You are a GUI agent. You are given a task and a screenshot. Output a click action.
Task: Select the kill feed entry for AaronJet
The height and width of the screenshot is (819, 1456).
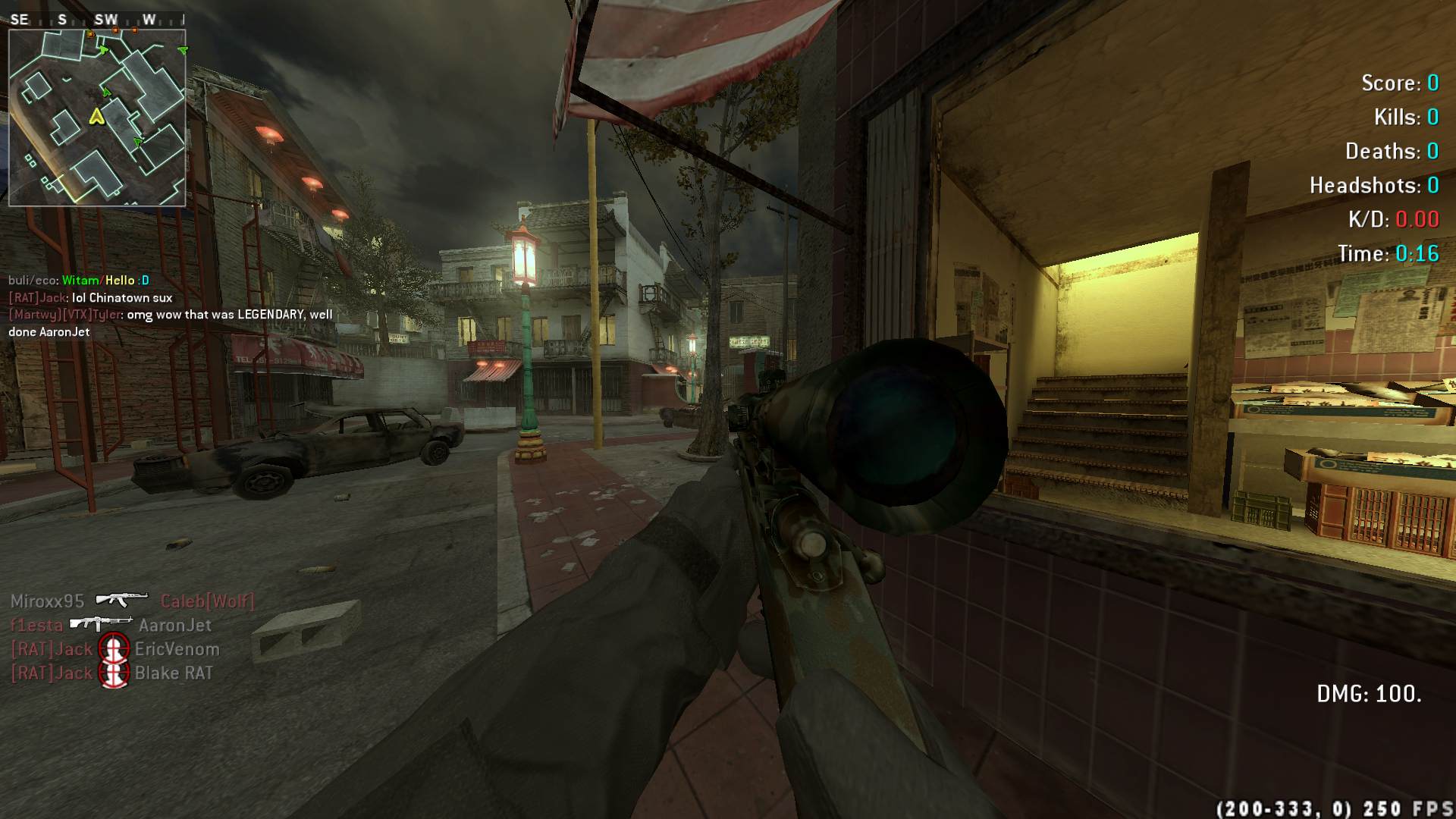(x=111, y=625)
